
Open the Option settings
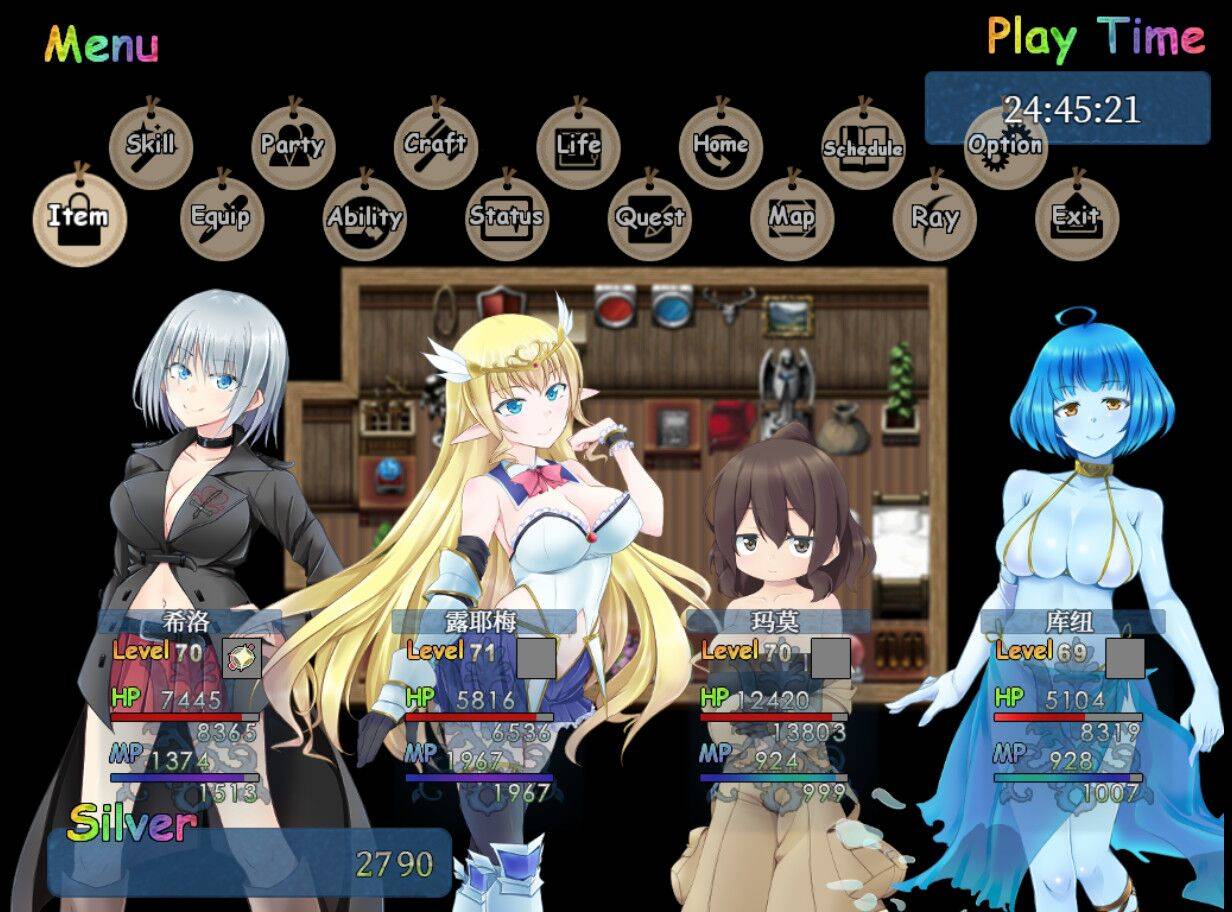[x=1005, y=146]
